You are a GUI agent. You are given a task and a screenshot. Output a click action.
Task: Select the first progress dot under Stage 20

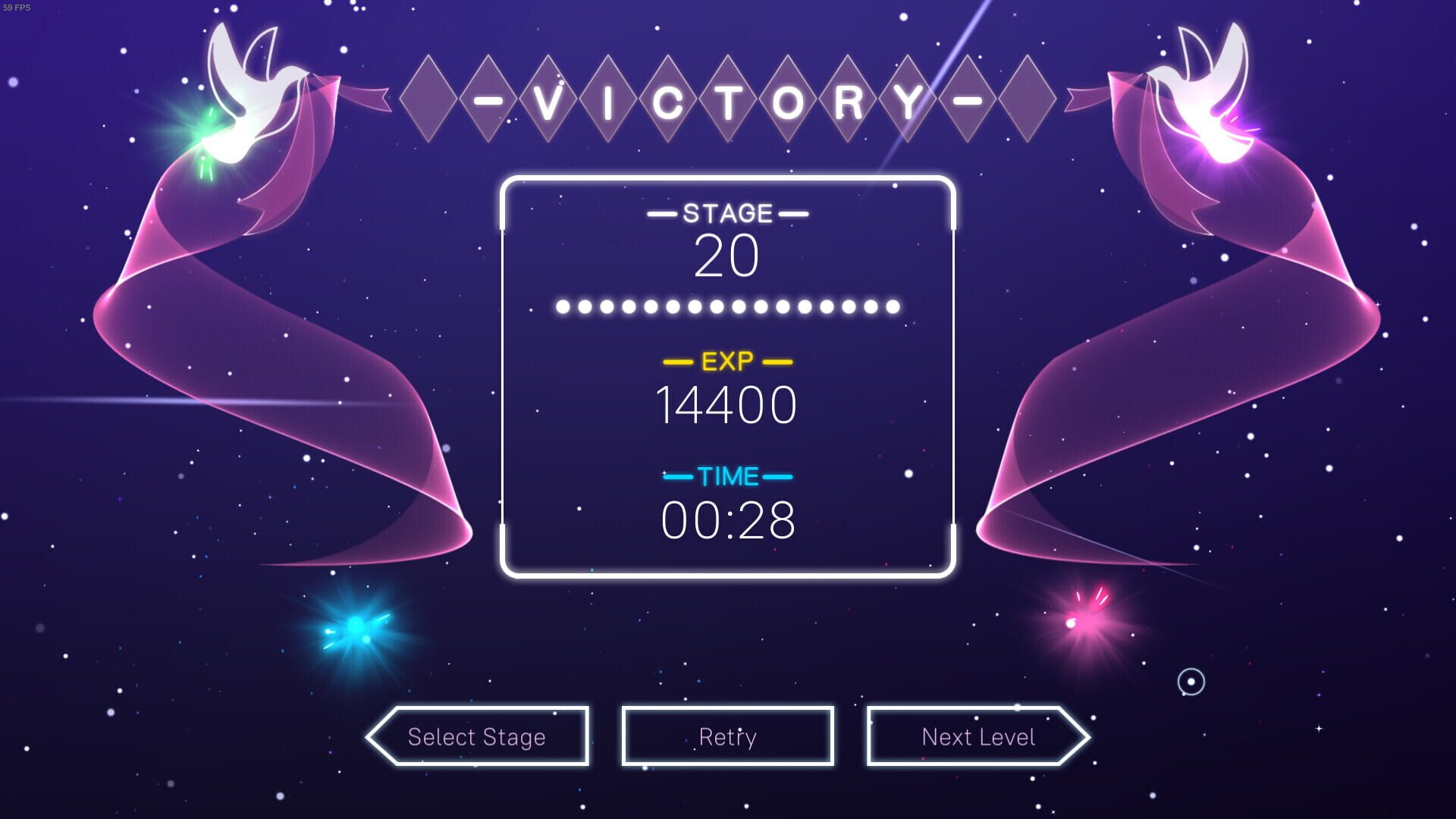pyautogui.click(x=564, y=306)
